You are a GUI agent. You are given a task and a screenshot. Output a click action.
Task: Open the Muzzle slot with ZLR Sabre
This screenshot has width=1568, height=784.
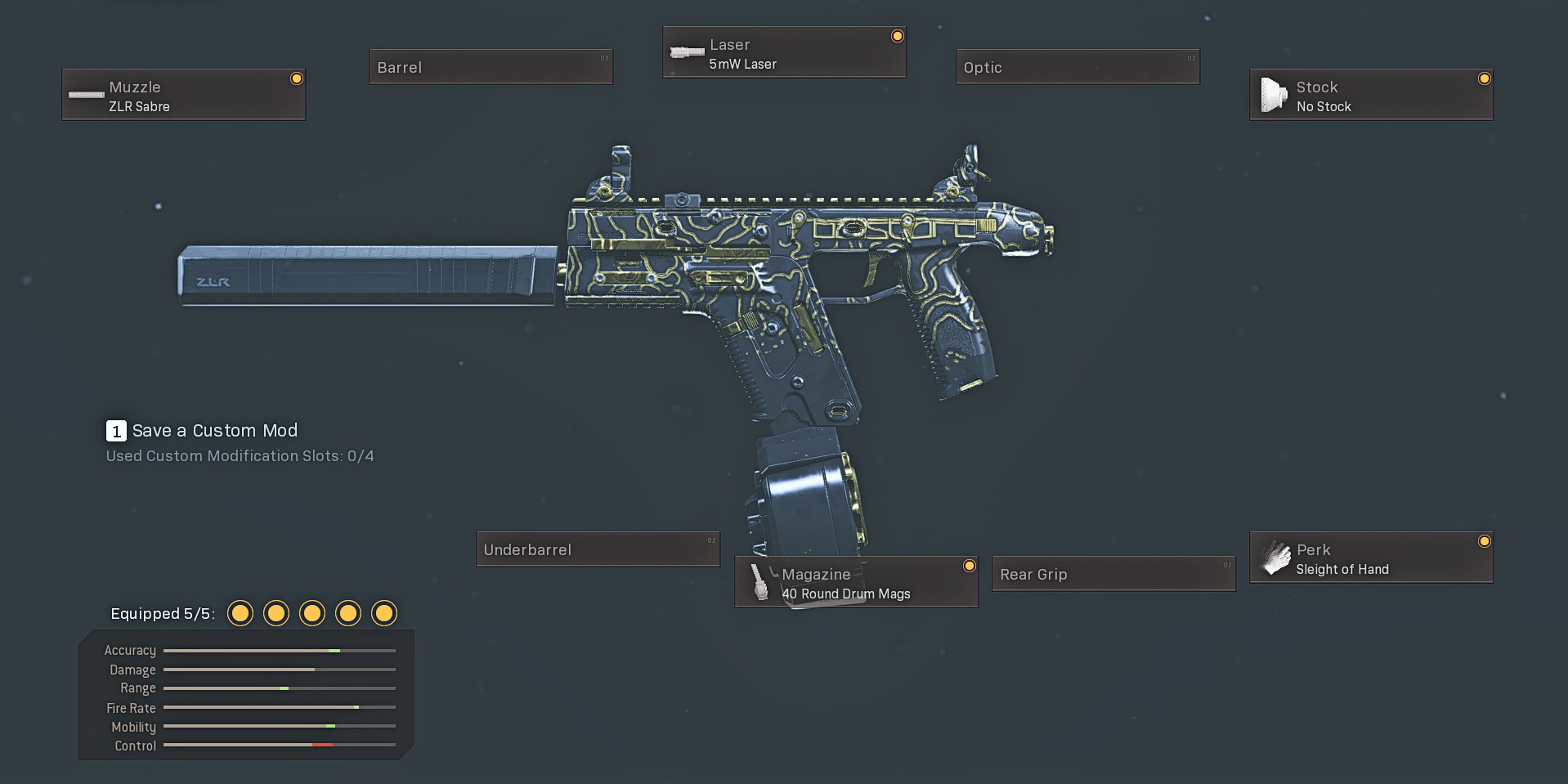tap(183, 95)
